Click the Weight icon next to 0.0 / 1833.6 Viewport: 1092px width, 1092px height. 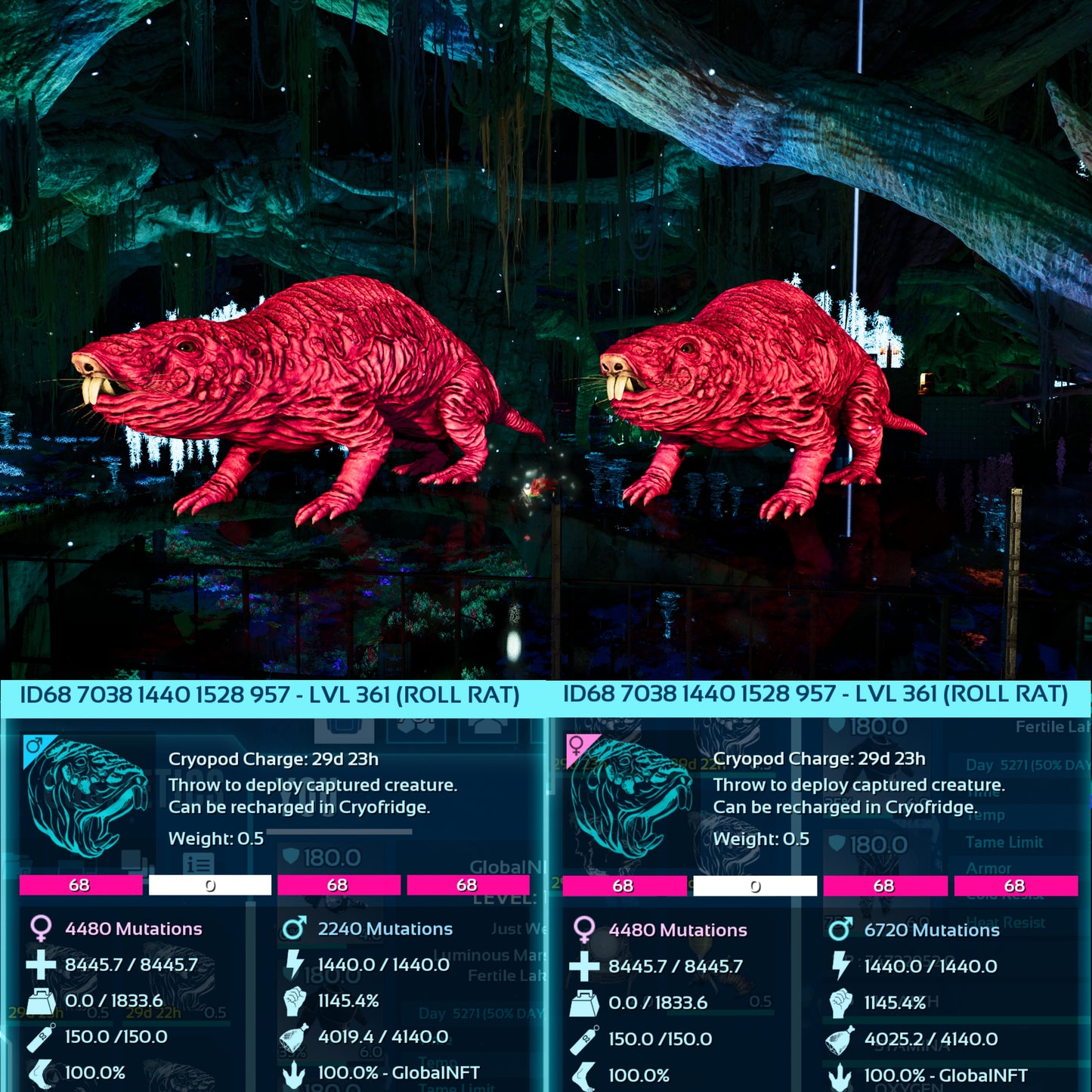pos(43,1001)
